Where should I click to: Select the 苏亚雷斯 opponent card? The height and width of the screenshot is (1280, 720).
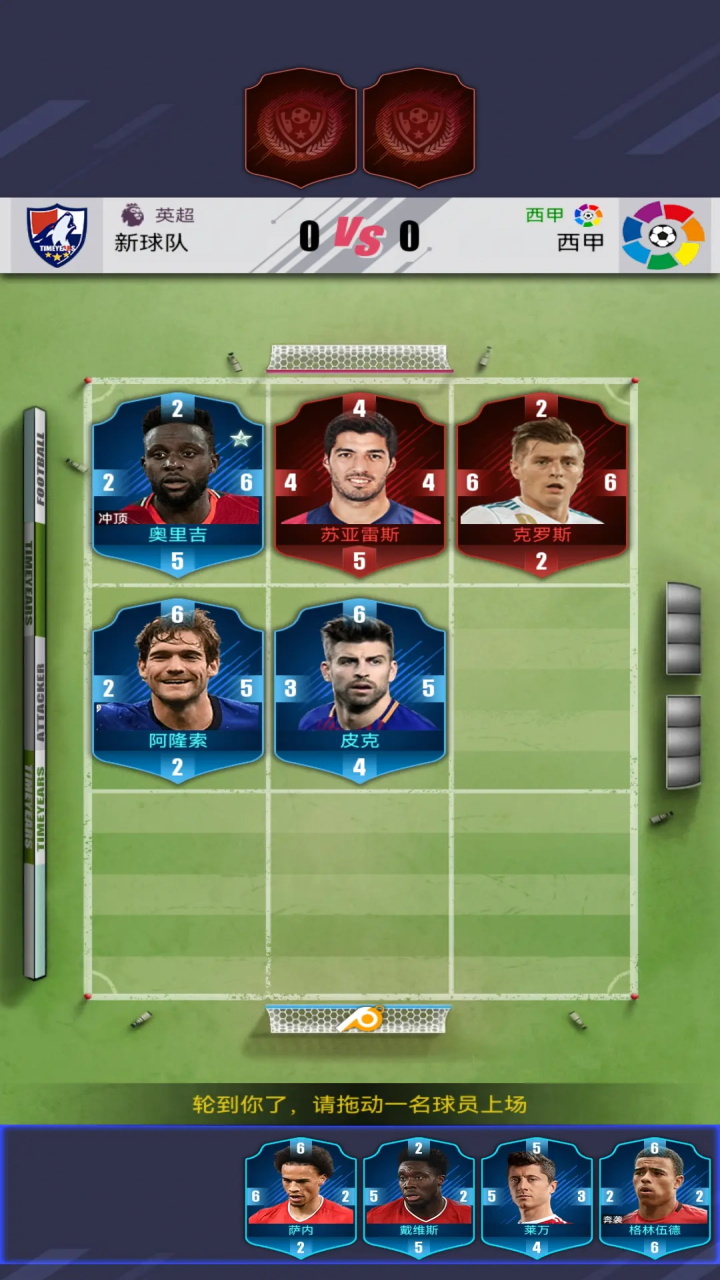(x=360, y=485)
